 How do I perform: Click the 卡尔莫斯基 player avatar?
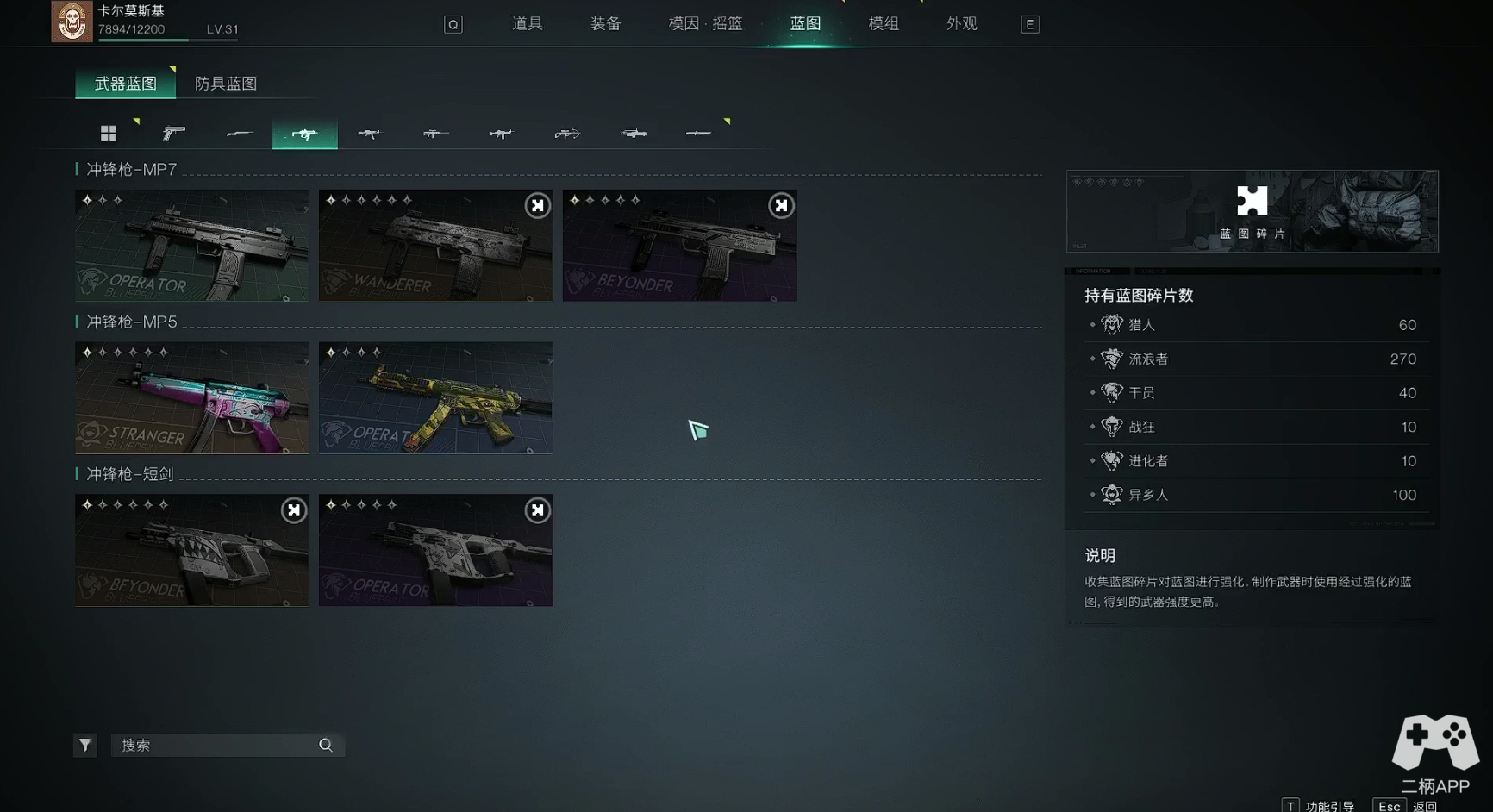click(72, 21)
